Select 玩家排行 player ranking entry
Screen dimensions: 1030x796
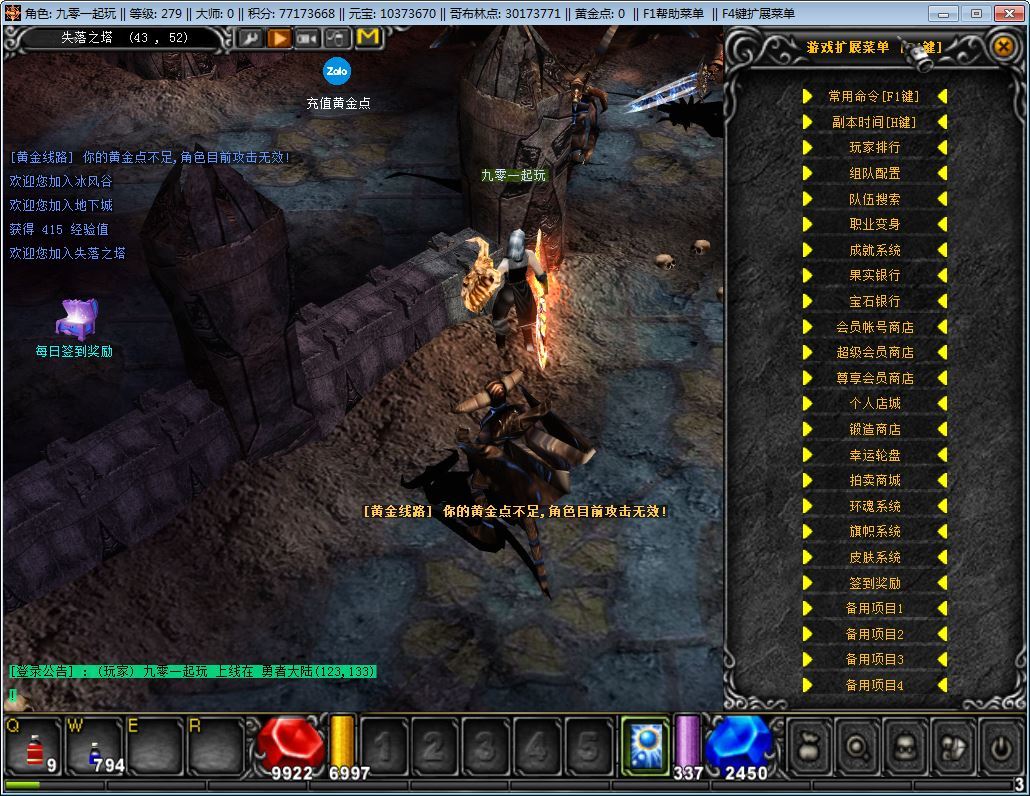click(874, 148)
